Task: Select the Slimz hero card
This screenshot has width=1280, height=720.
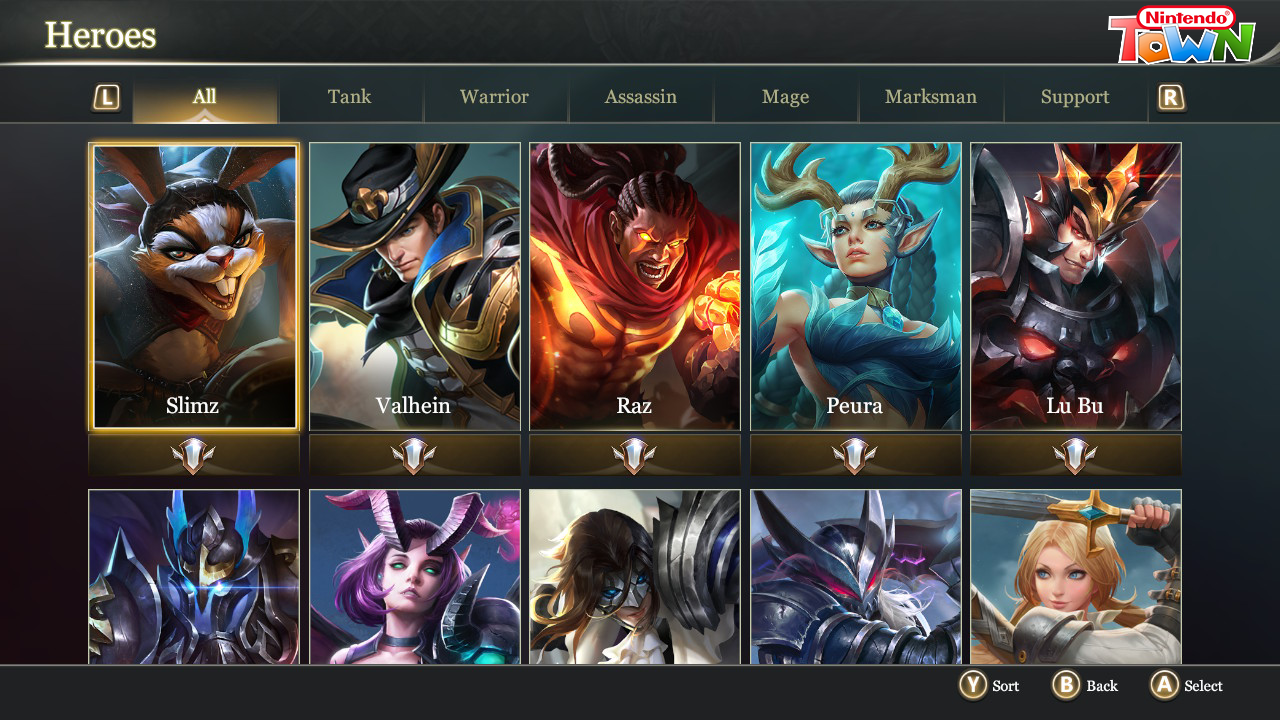Action: [x=194, y=287]
